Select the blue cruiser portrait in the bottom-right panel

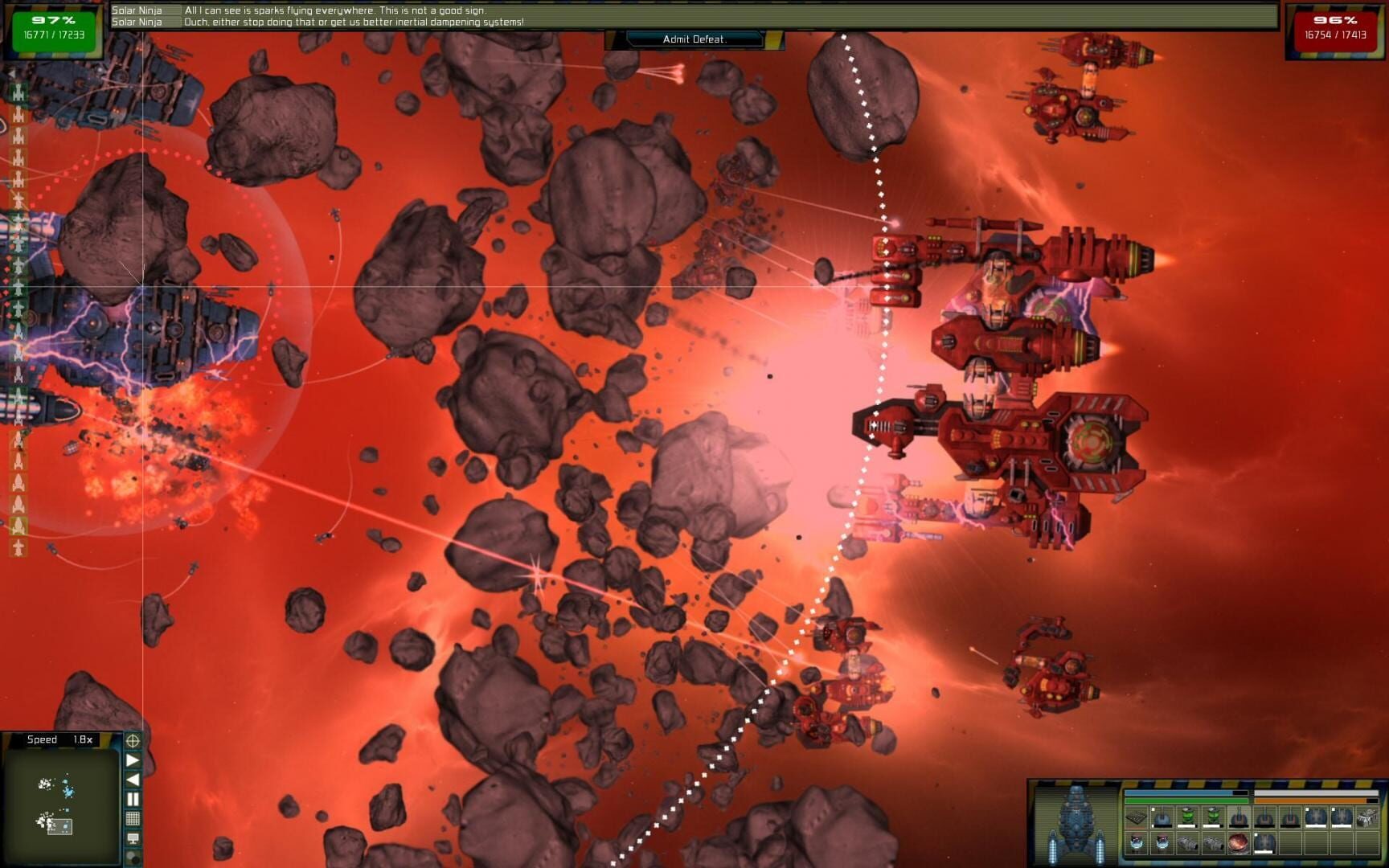(1075, 818)
